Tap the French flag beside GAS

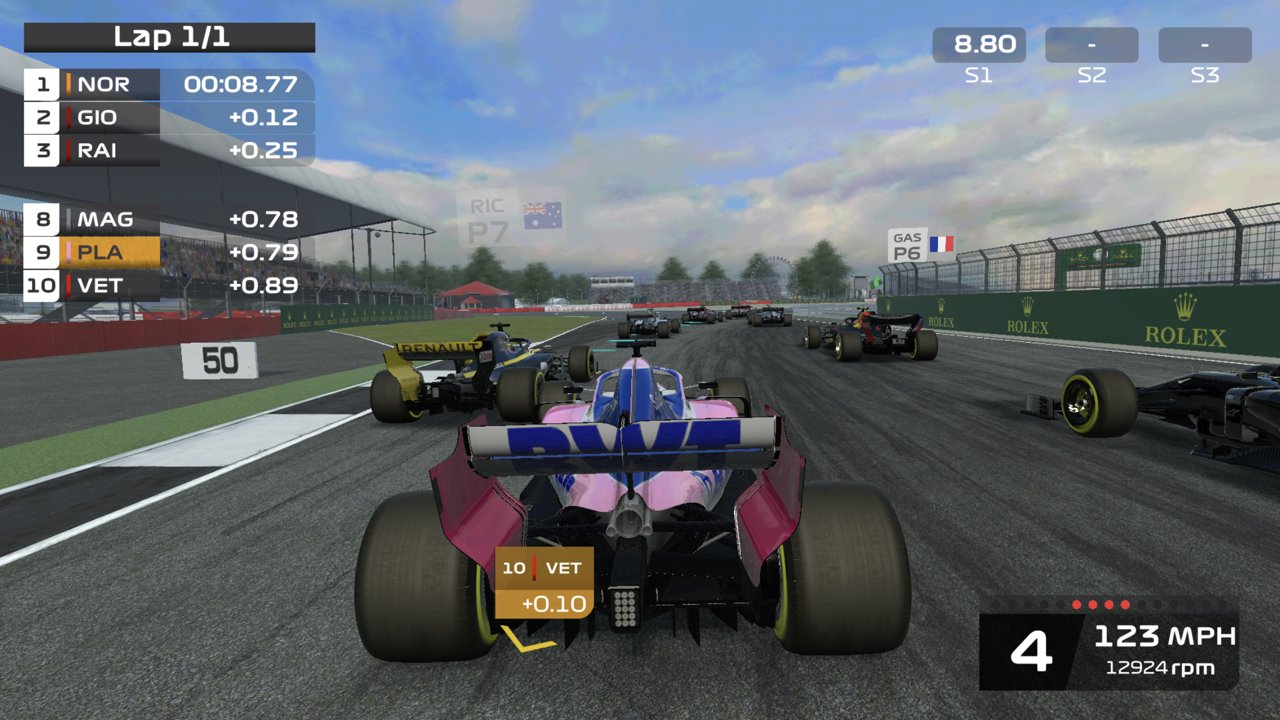coord(941,241)
